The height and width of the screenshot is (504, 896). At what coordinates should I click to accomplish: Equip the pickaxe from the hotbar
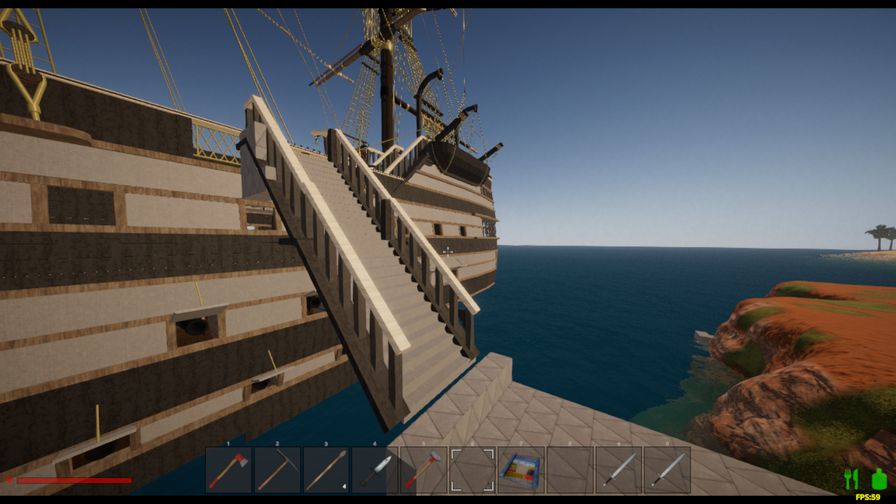tap(277, 469)
